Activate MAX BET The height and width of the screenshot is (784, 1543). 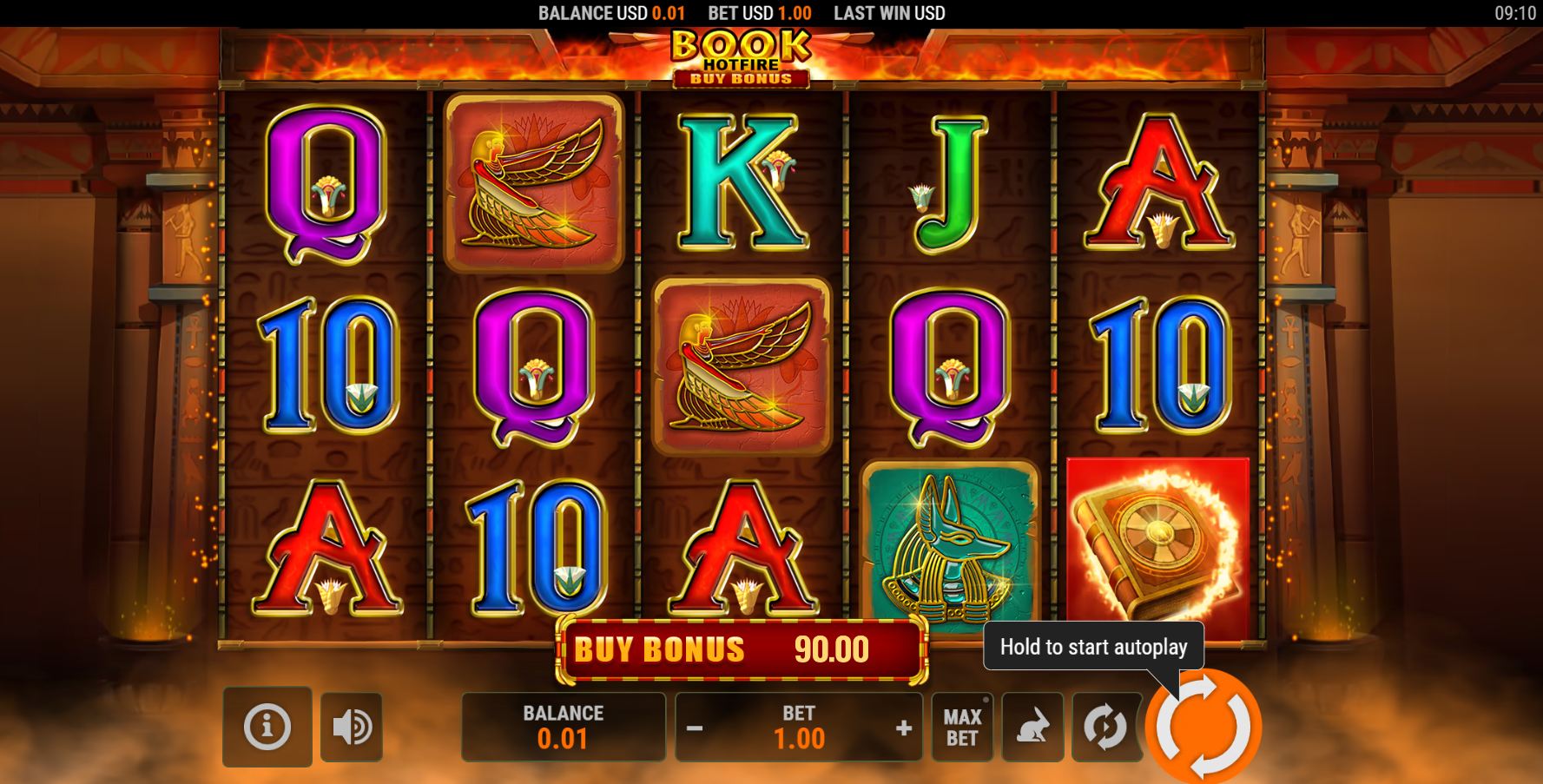tap(961, 728)
